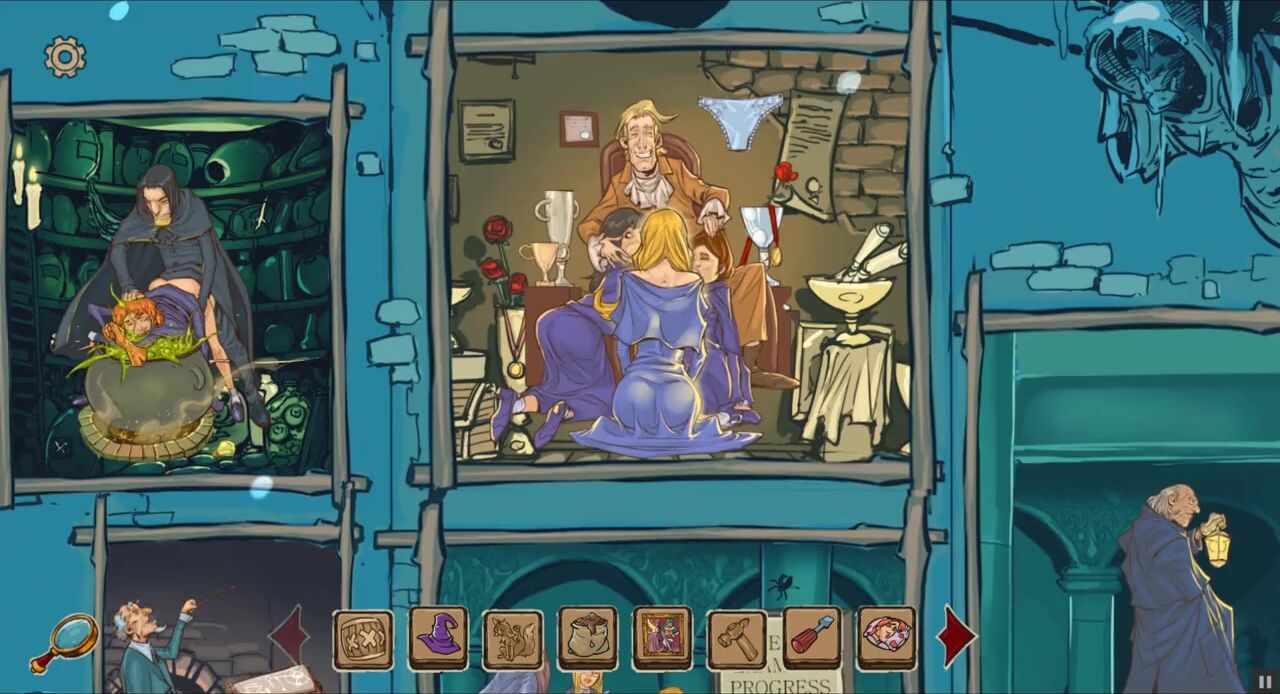Click the left arrow on the item bar
1280x694 pixels.
point(290,635)
